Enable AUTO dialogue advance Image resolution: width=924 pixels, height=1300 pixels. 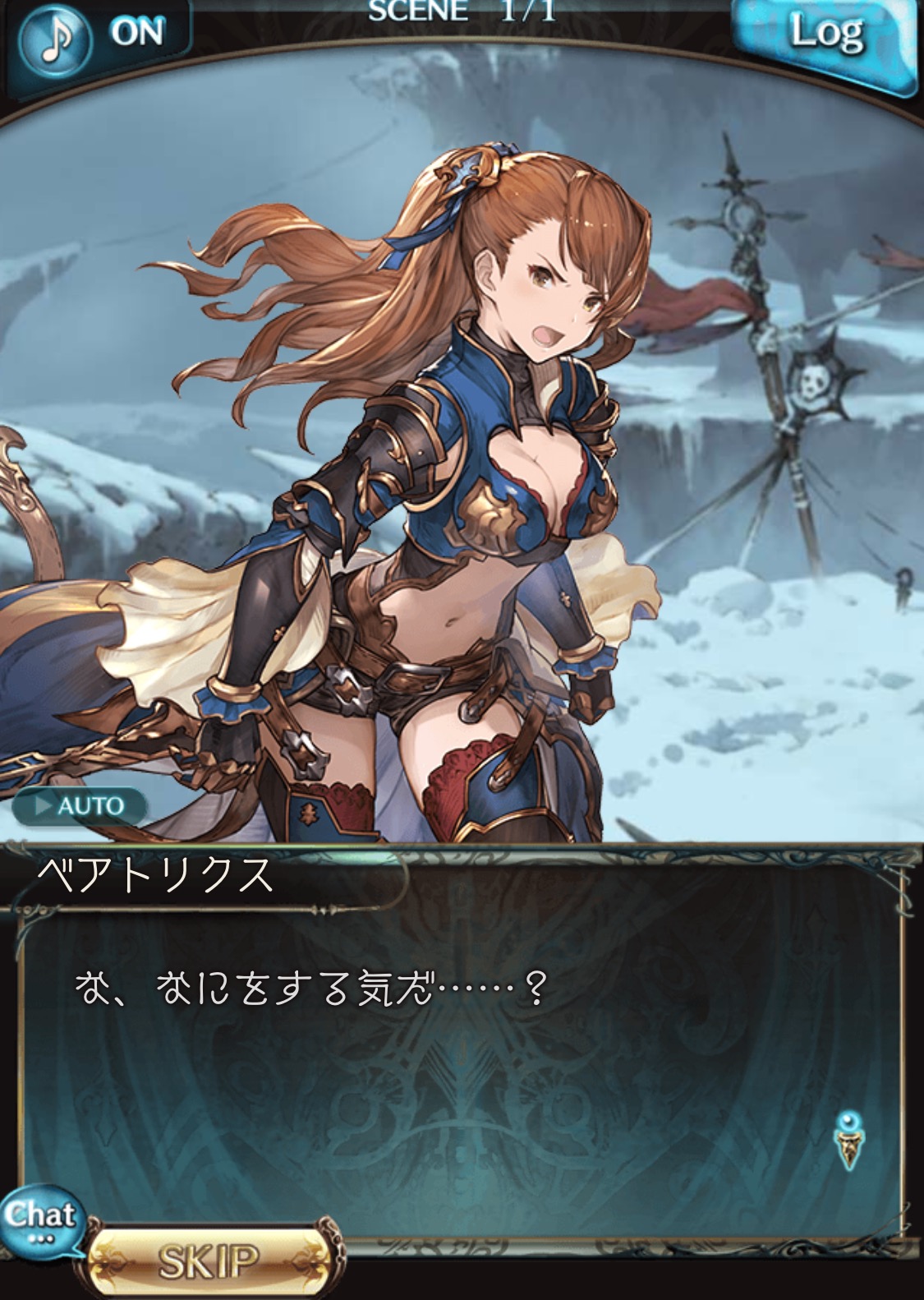[x=80, y=805]
